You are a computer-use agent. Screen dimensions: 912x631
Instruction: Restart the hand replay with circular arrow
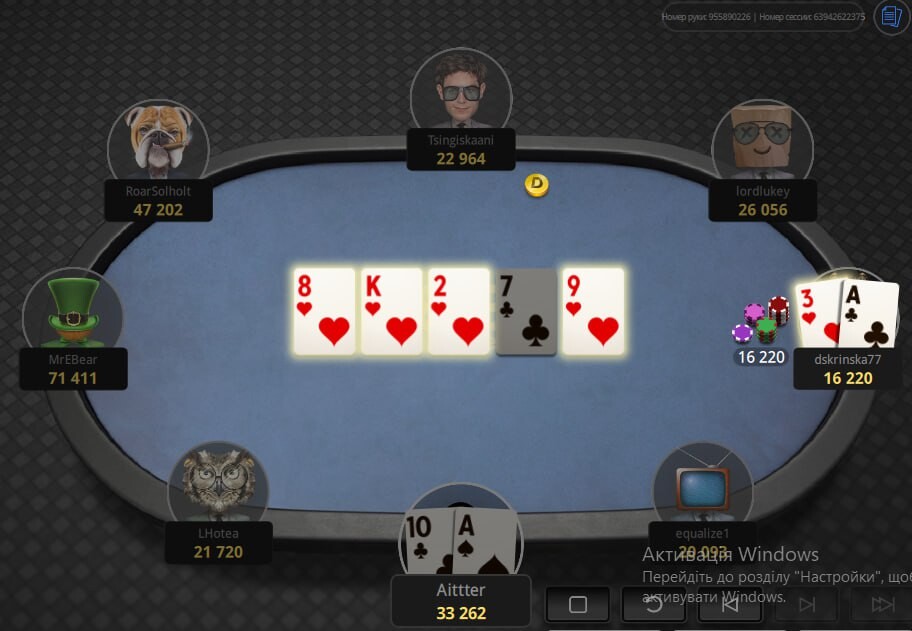pos(654,604)
